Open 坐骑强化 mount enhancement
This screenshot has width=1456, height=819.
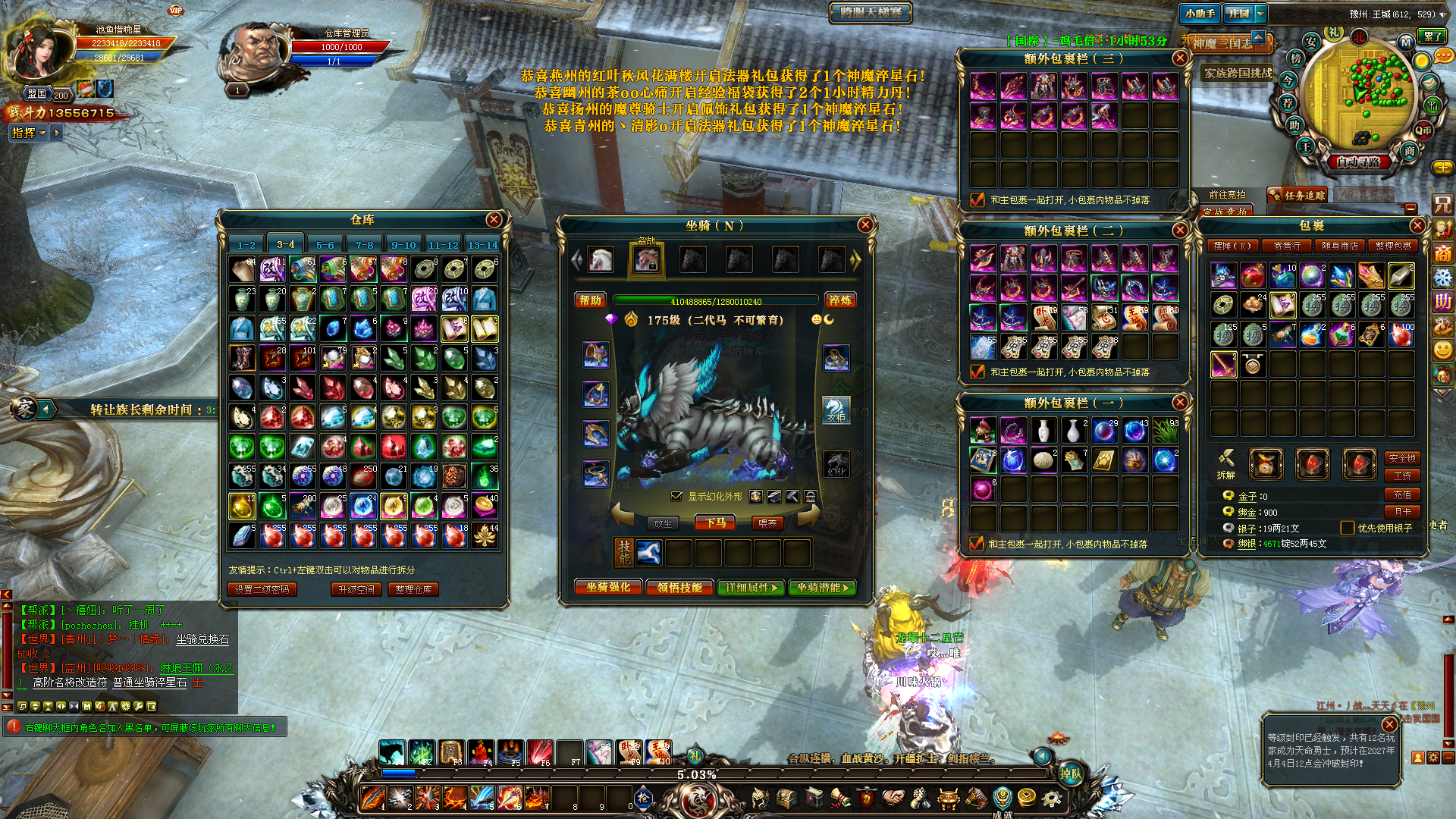coord(608,588)
